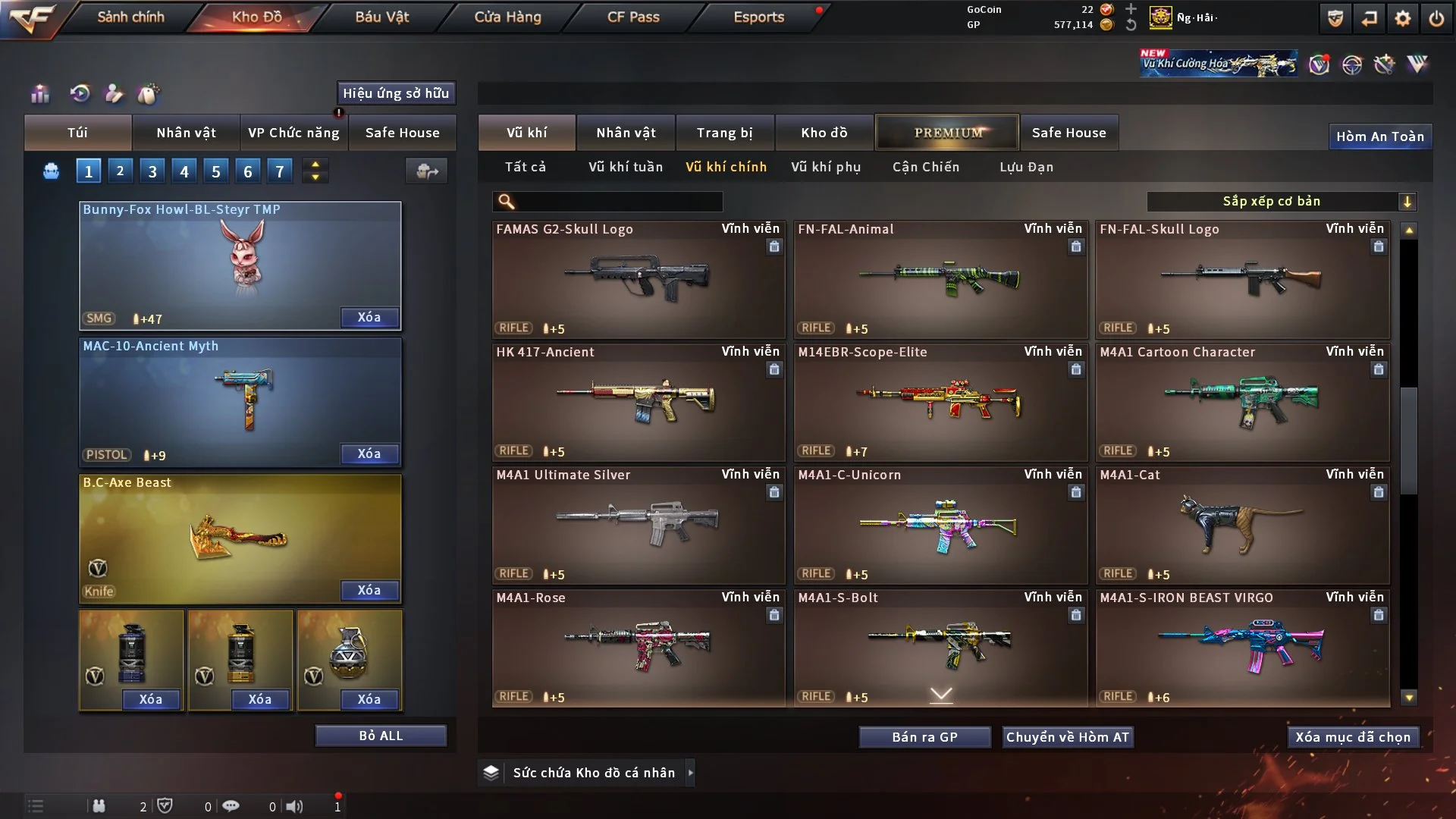
Task: Choose the HK 417-Ancient weapon tile
Action: [638, 402]
